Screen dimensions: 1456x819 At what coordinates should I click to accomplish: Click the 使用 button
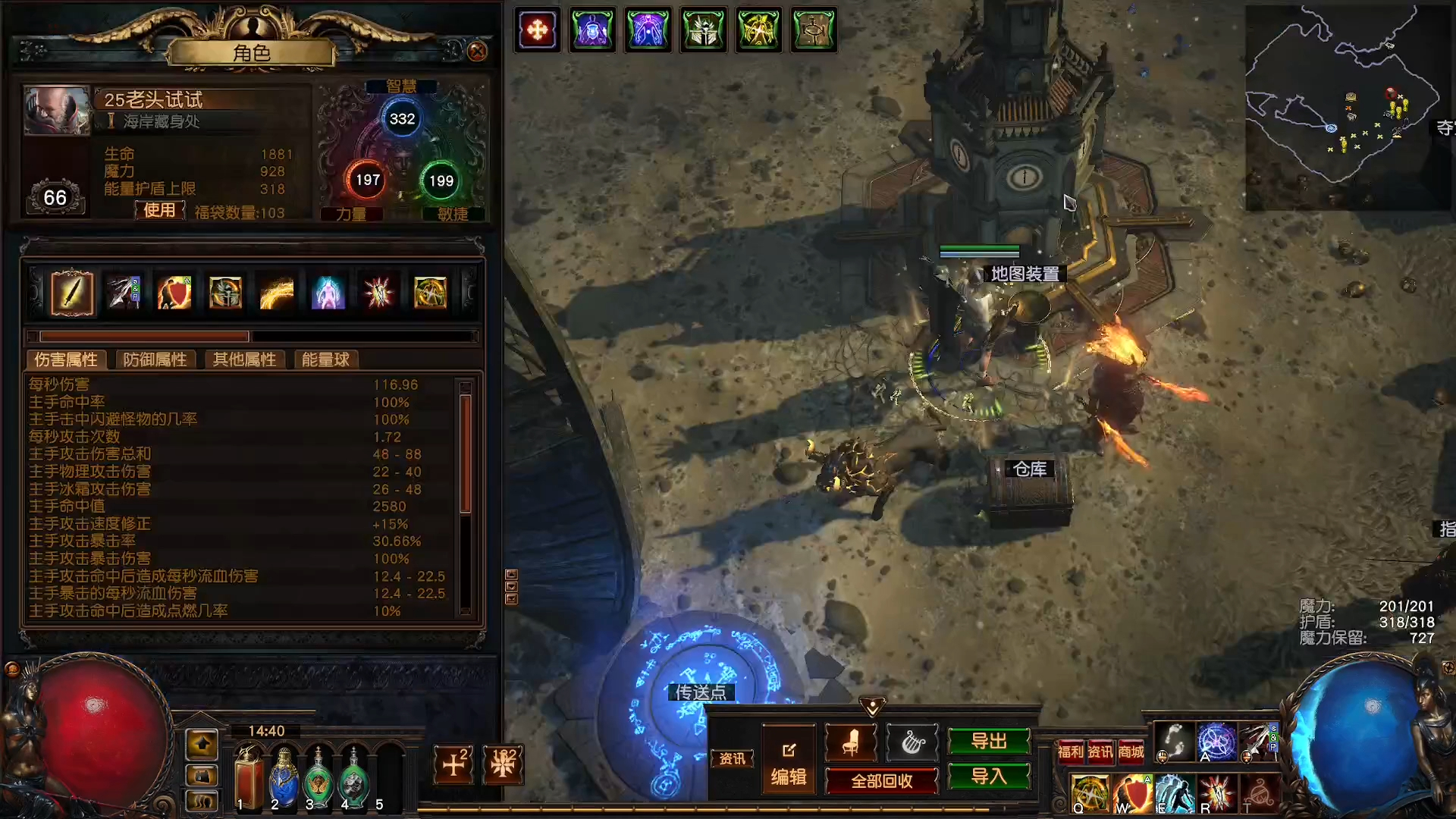tap(159, 210)
